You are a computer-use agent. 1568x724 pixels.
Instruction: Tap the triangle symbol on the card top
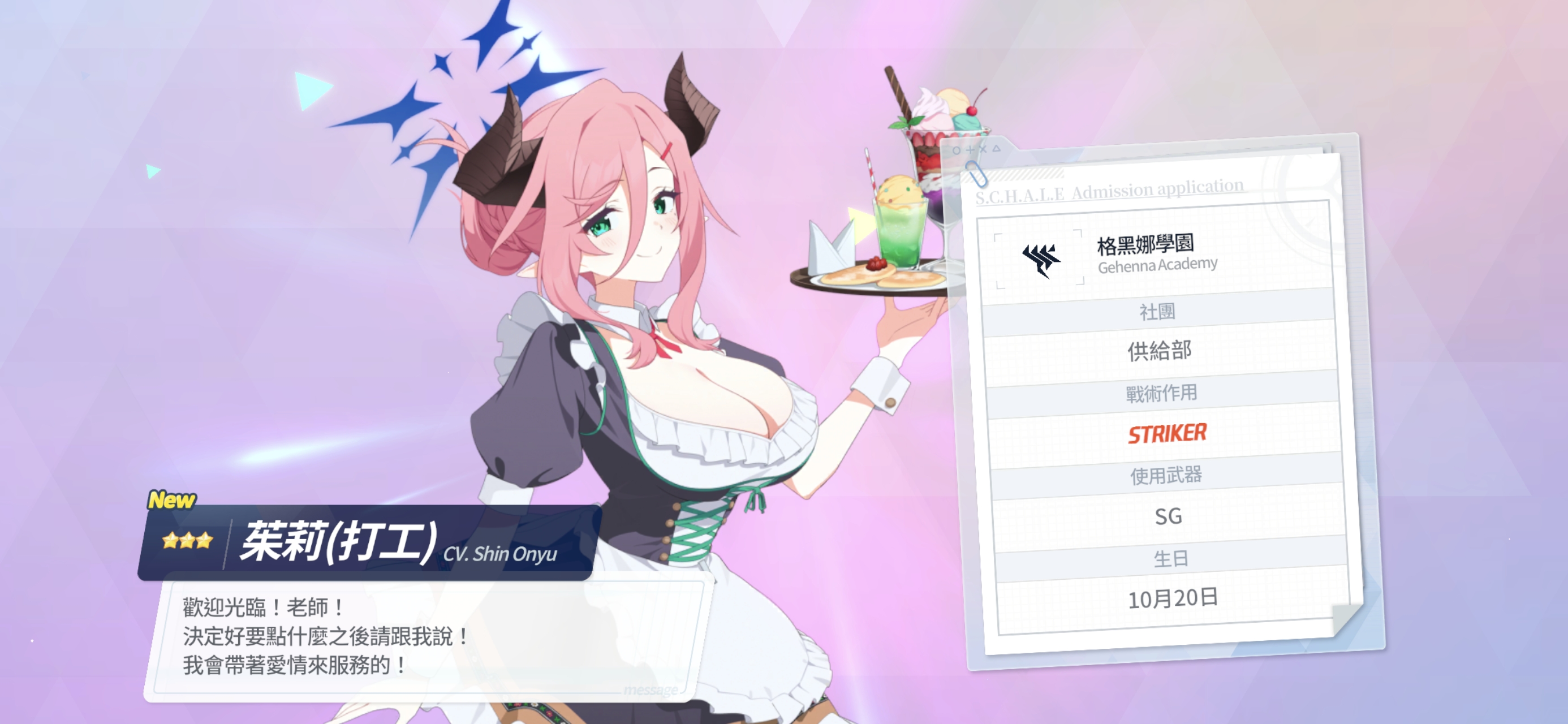pyautogui.click(x=997, y=149)
